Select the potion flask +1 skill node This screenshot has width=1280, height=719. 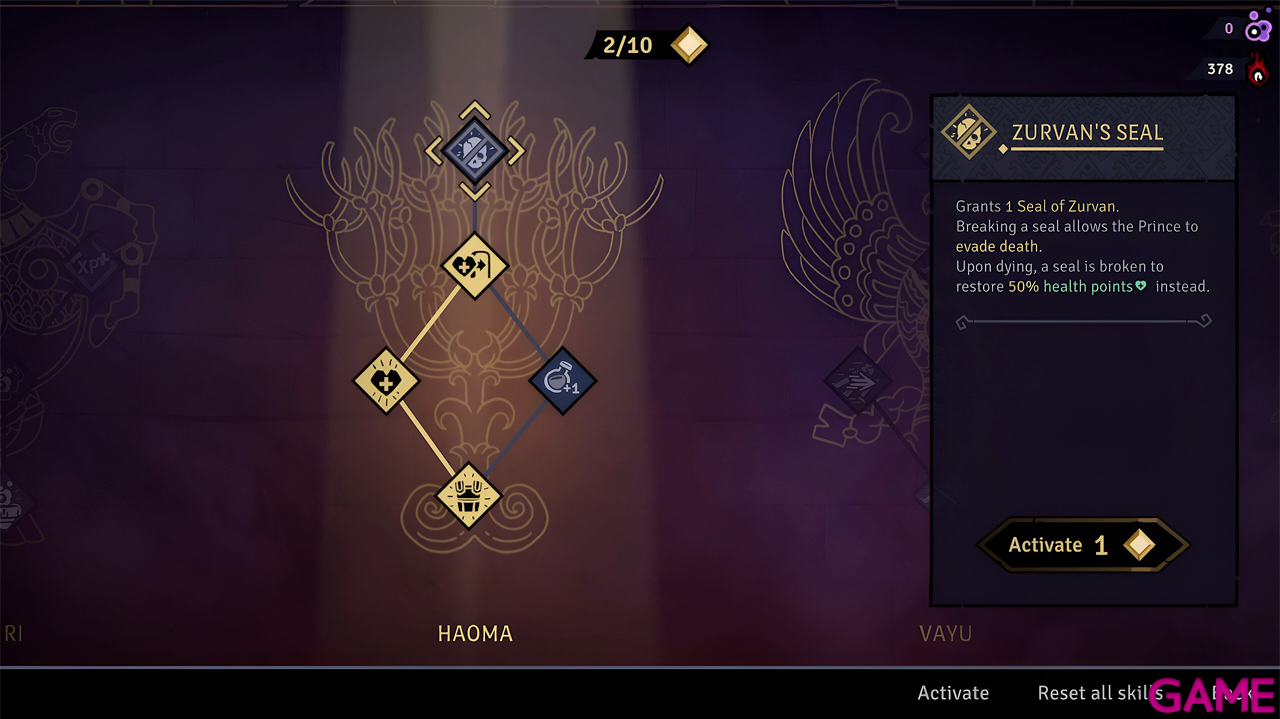coord(562,380)
